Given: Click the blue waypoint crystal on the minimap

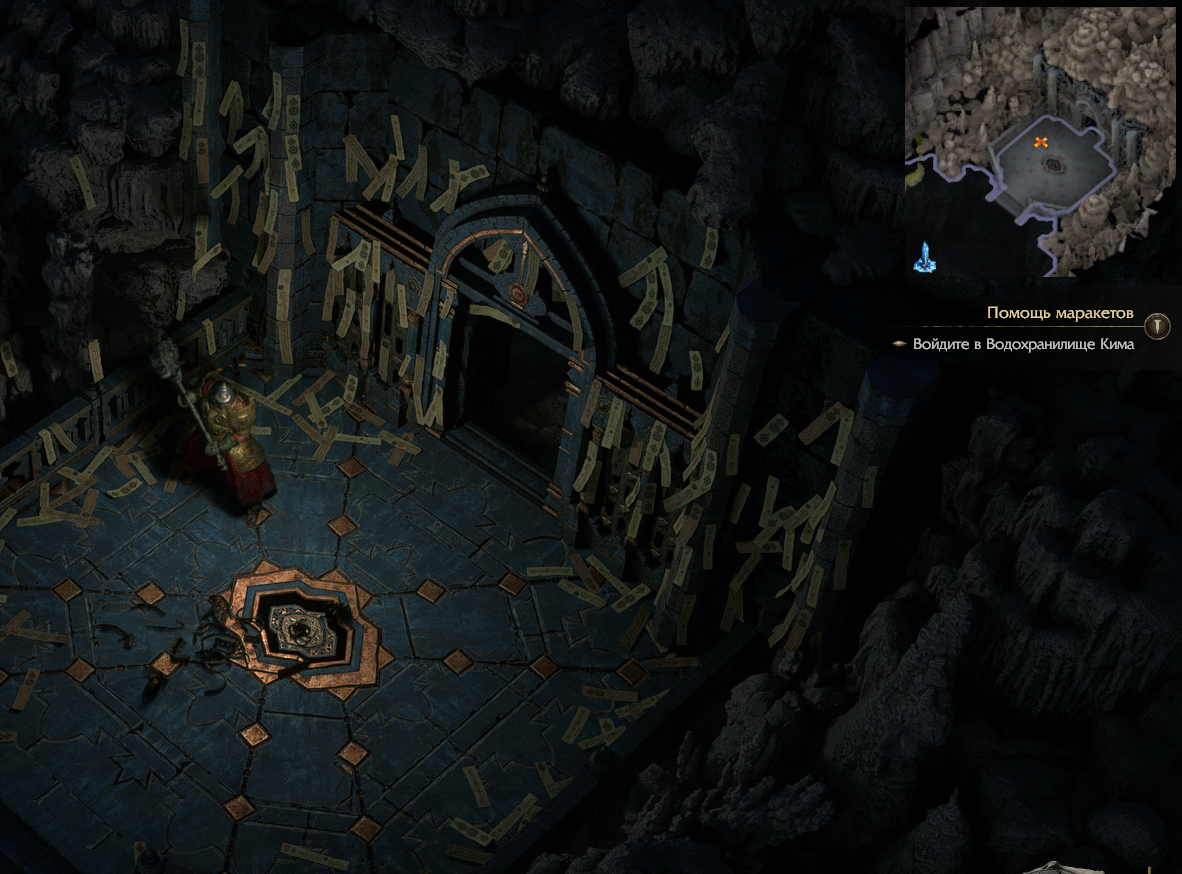Looking at the screenshot, I should tap(924, 257).
